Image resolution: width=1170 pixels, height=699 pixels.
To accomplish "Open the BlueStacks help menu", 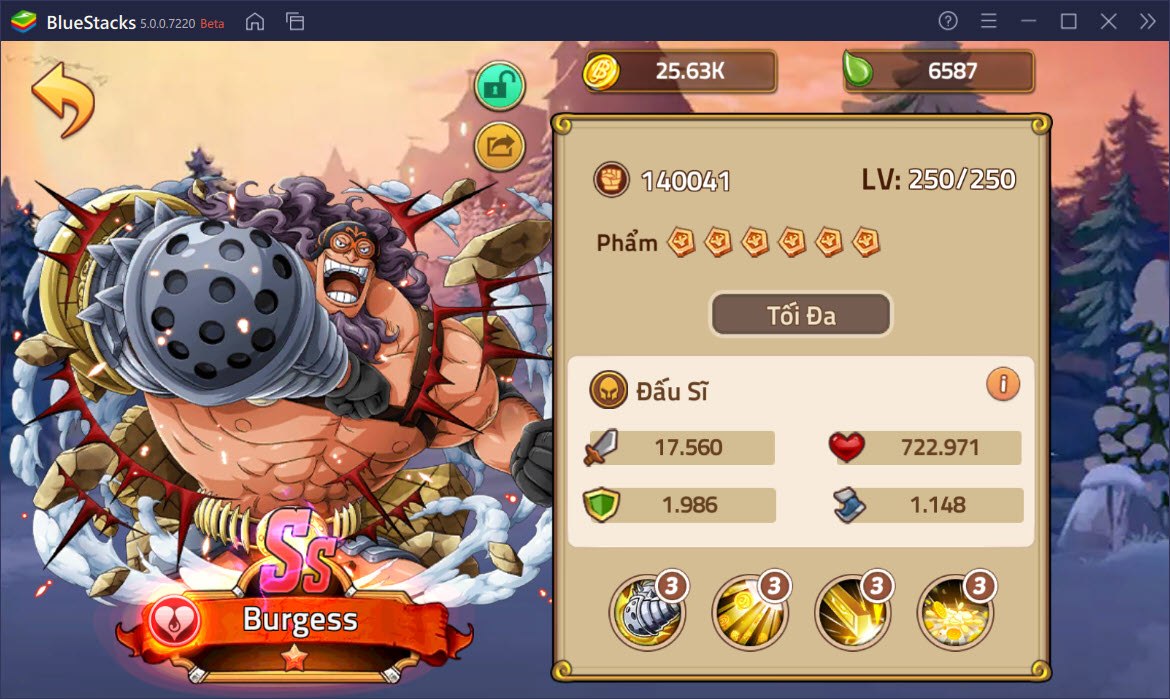I will (x=949, y=21).
